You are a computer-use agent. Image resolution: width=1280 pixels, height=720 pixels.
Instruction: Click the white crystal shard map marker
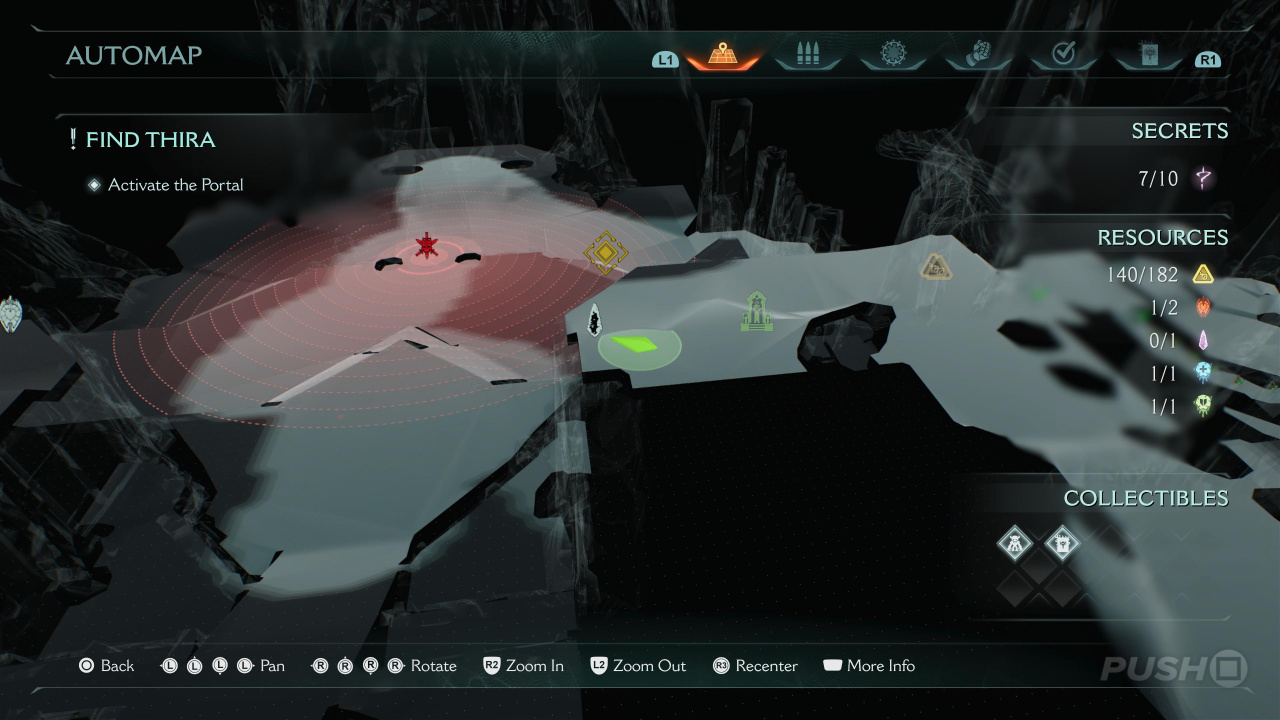(595, 321)
